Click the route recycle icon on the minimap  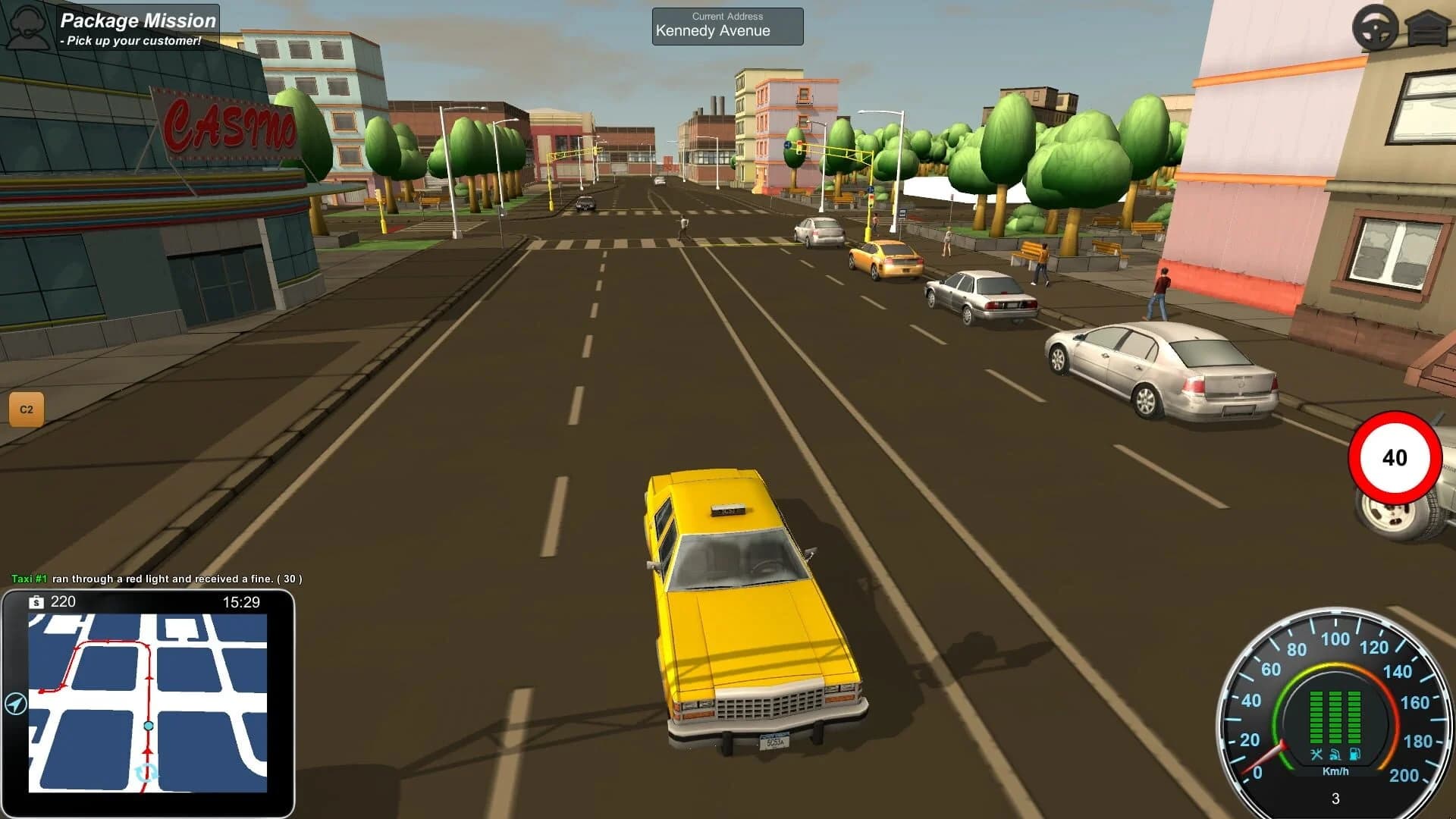click(147, 773)
